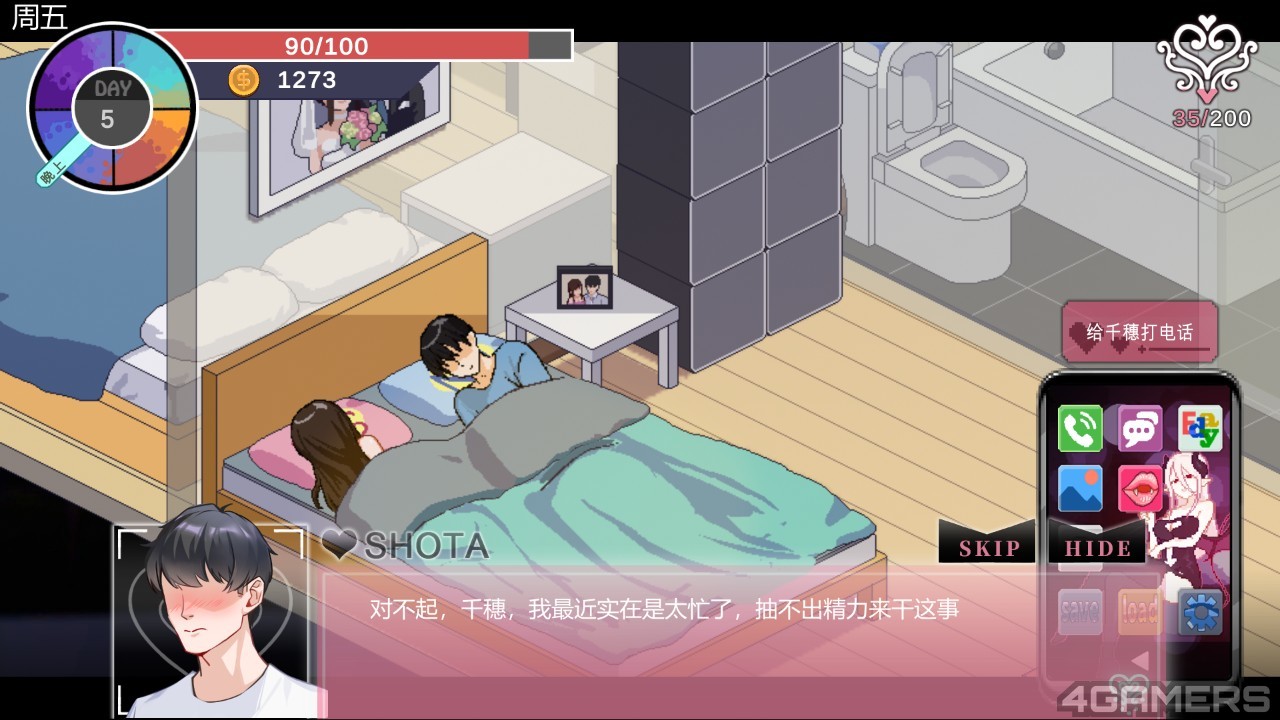The height and width of the screenshot is (720, 1280).
Task: Tap the save app on the phone
Action: (x=1080, y=611)
